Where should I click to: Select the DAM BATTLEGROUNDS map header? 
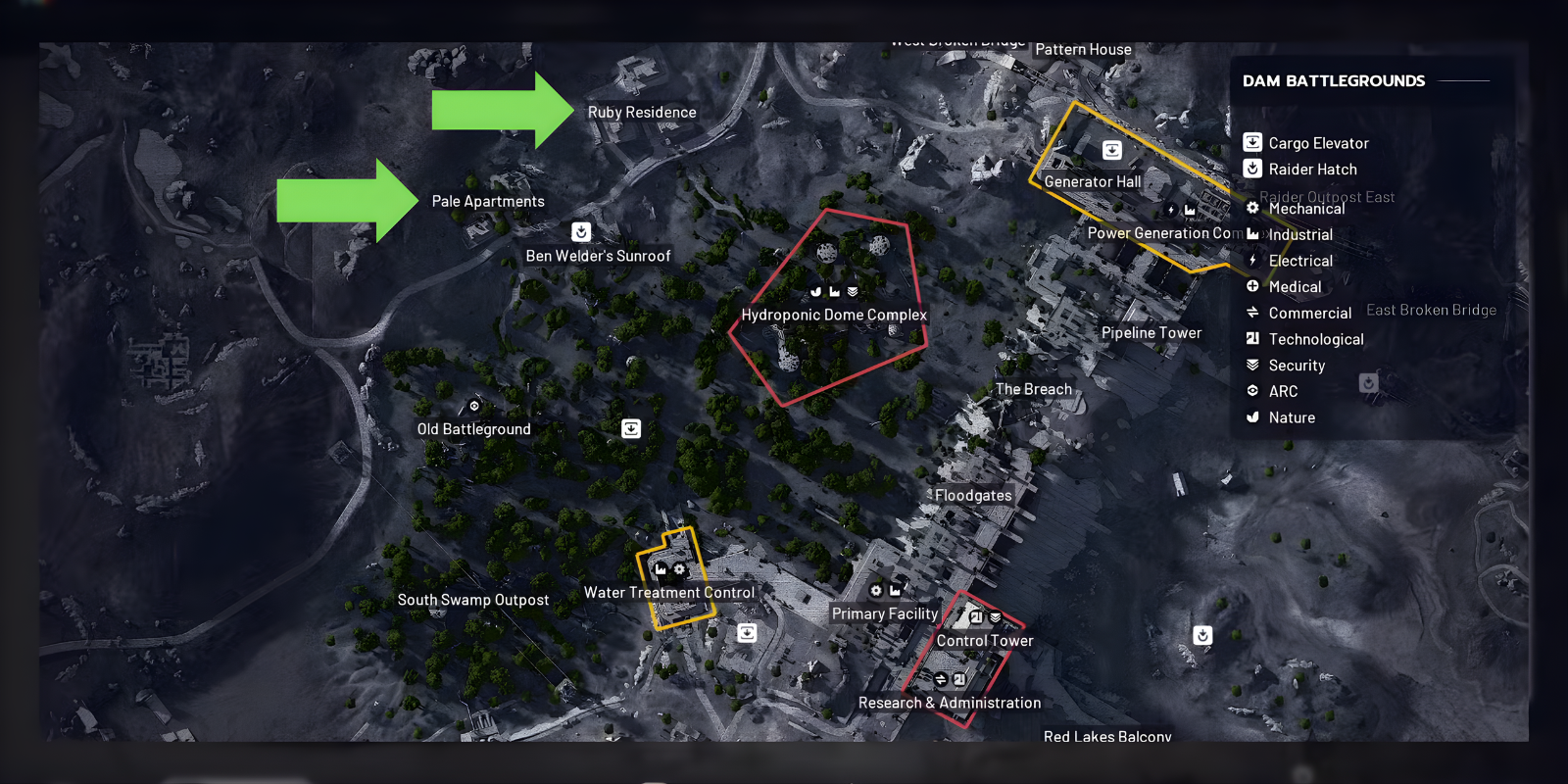pyautogui.click(x=1333, y=80)
